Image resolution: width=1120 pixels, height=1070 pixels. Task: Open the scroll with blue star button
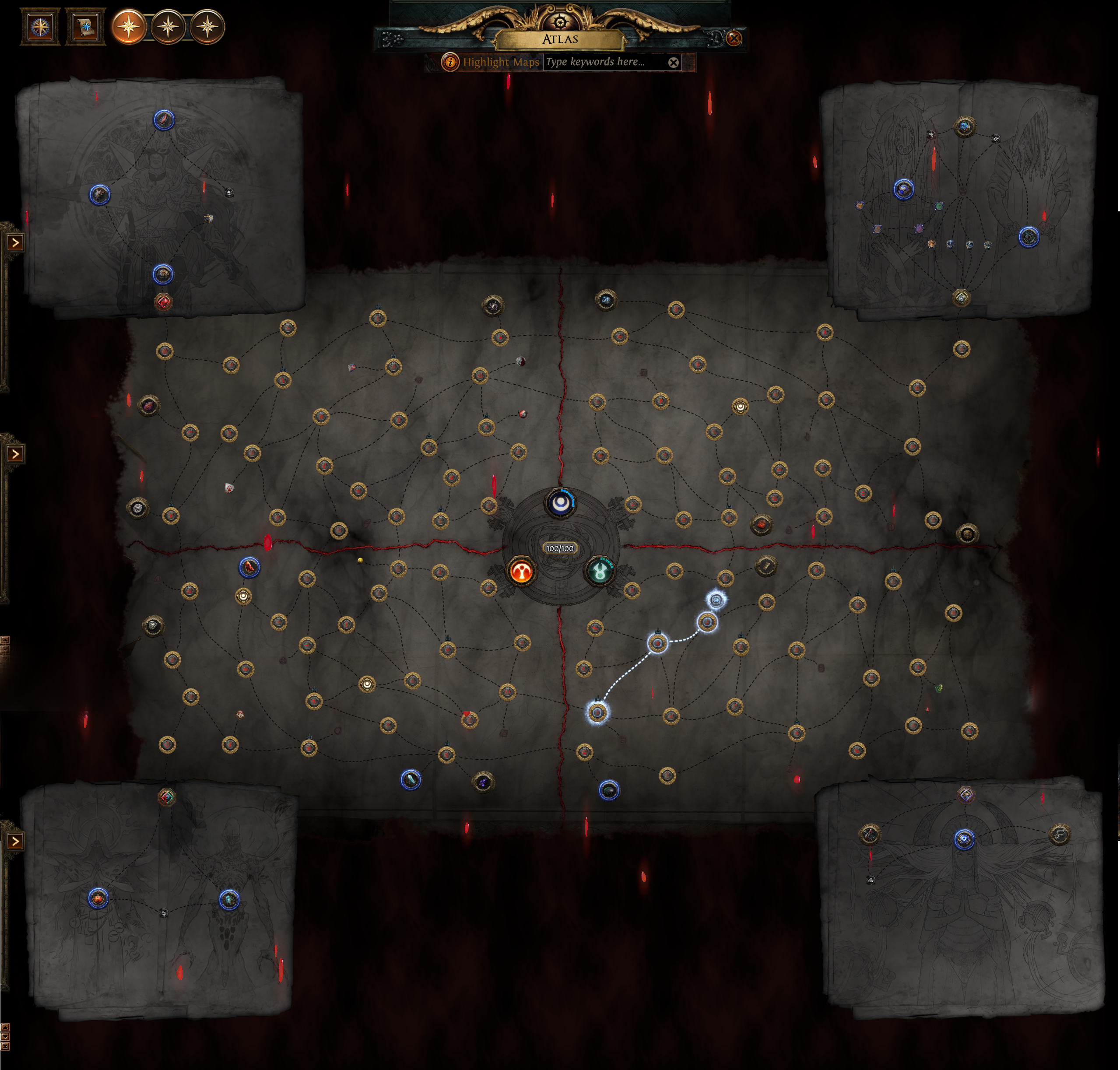[x=86, y=27]
